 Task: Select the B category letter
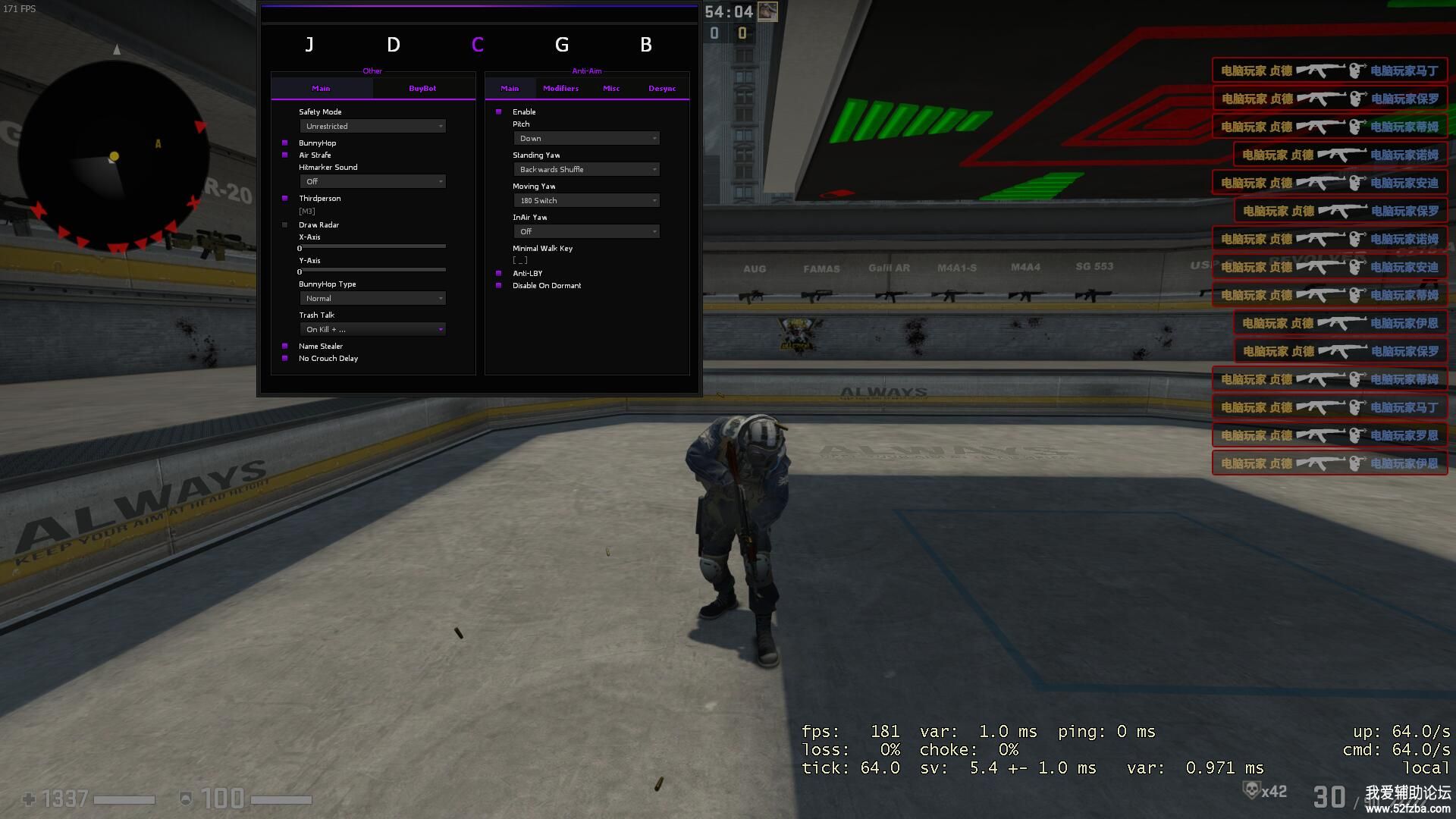pos(645,45)
